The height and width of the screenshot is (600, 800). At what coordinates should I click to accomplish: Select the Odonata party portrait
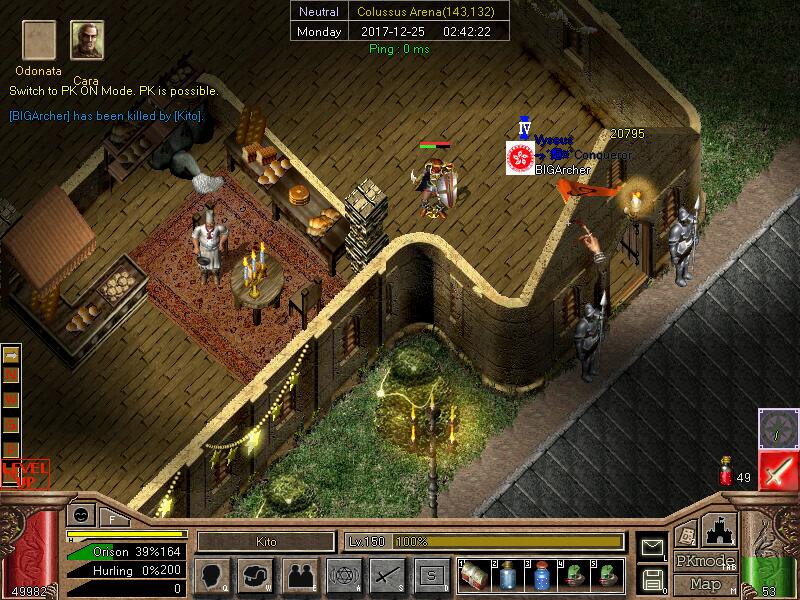39,41
